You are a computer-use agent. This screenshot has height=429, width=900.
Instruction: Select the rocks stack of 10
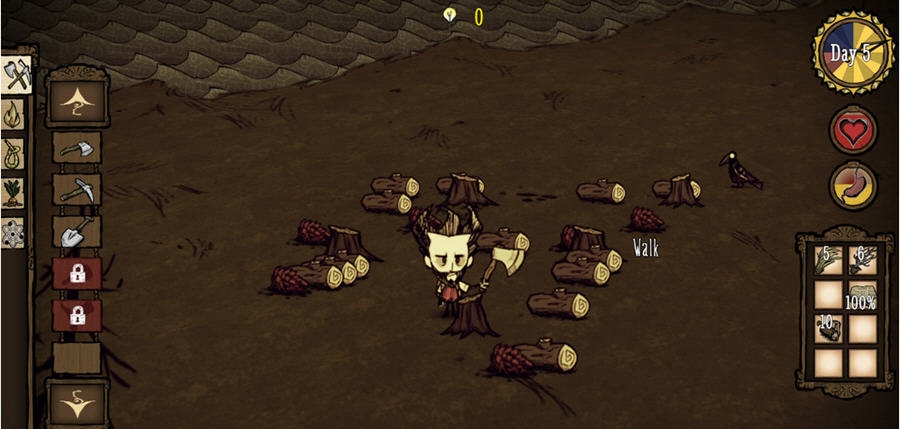(x=827, y=329)
